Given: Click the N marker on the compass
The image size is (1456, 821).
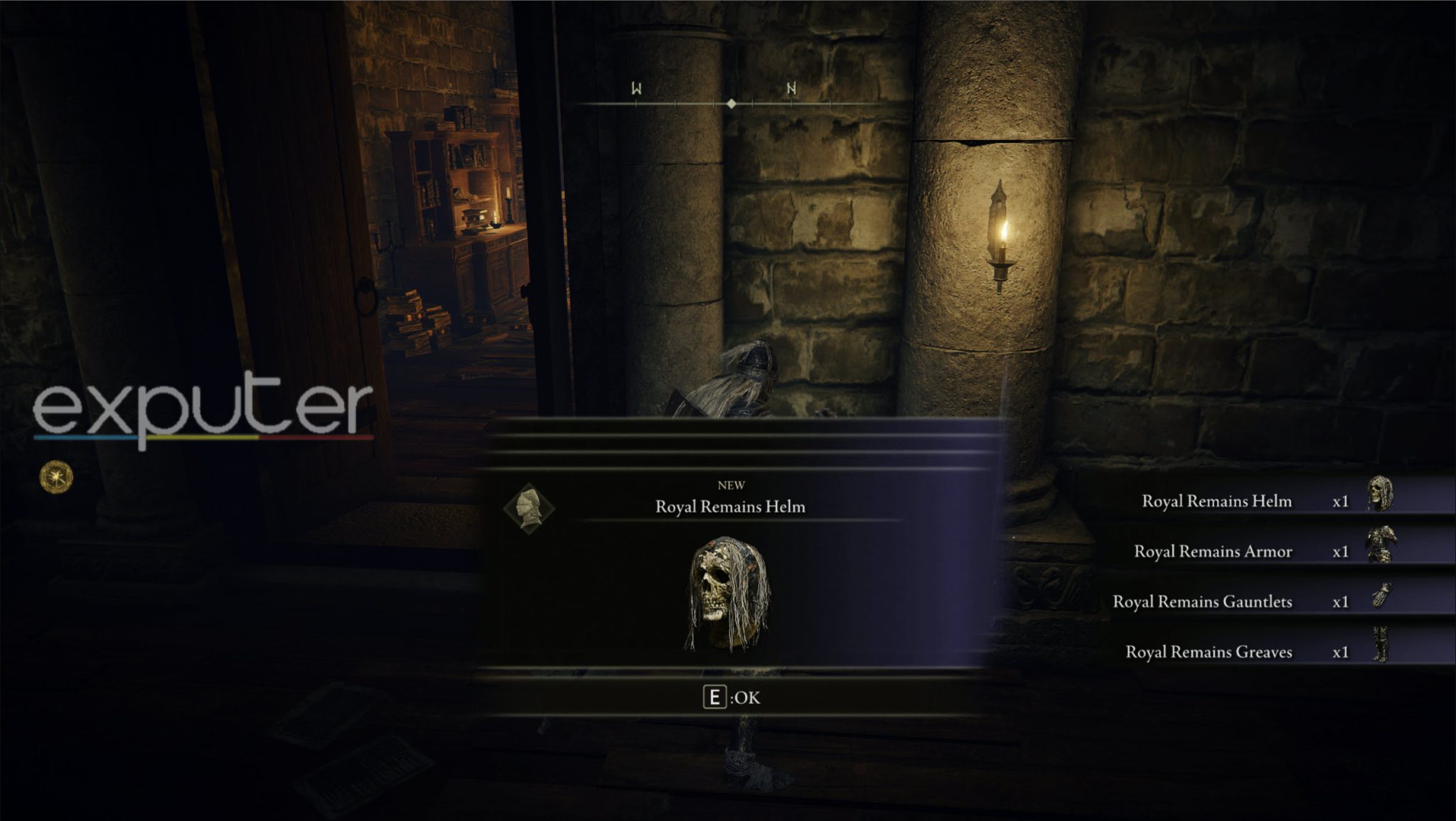Looking at the screenshot, I should 790,88.
